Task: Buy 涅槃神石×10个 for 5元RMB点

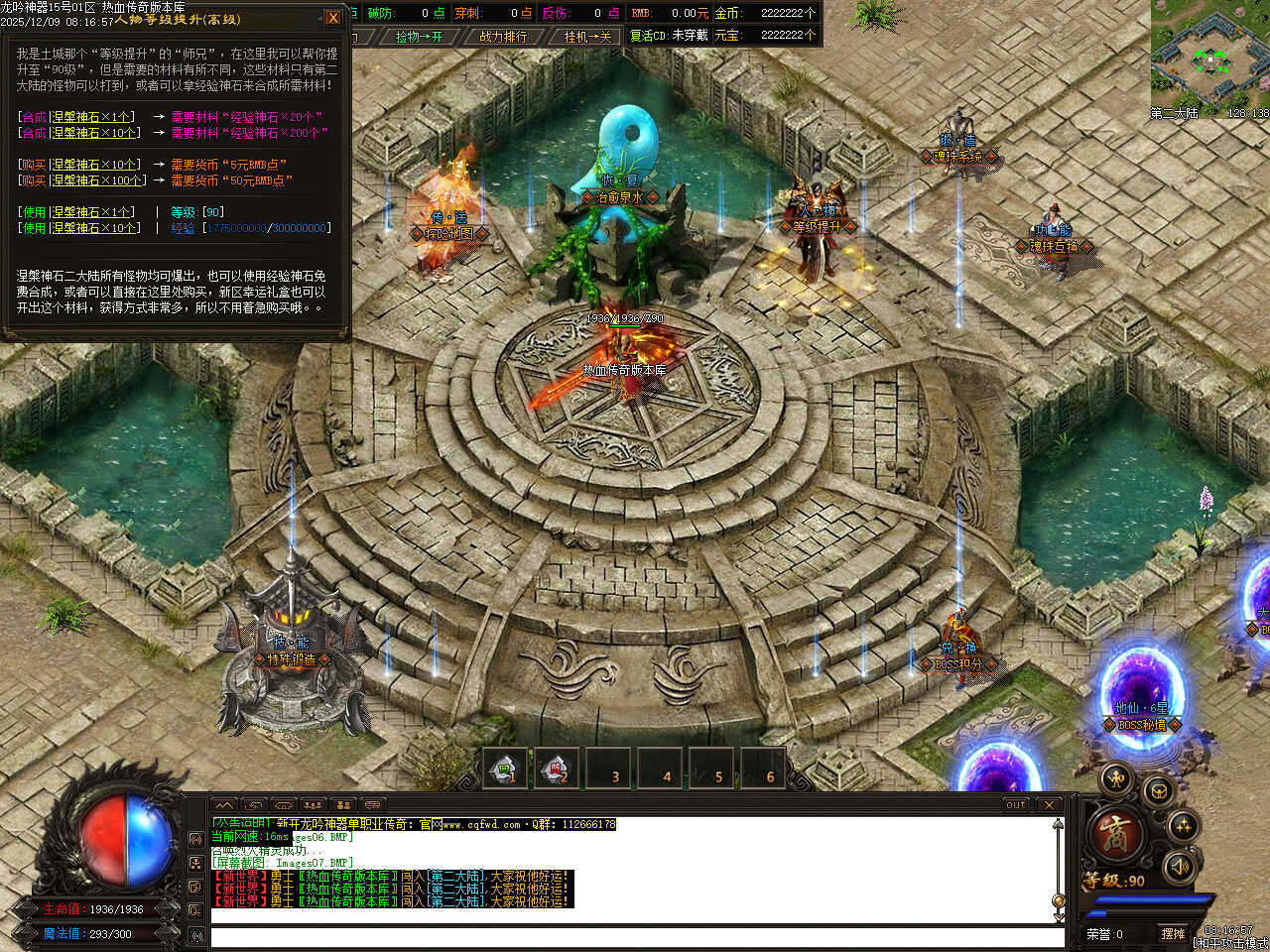Action: point(34,165)
